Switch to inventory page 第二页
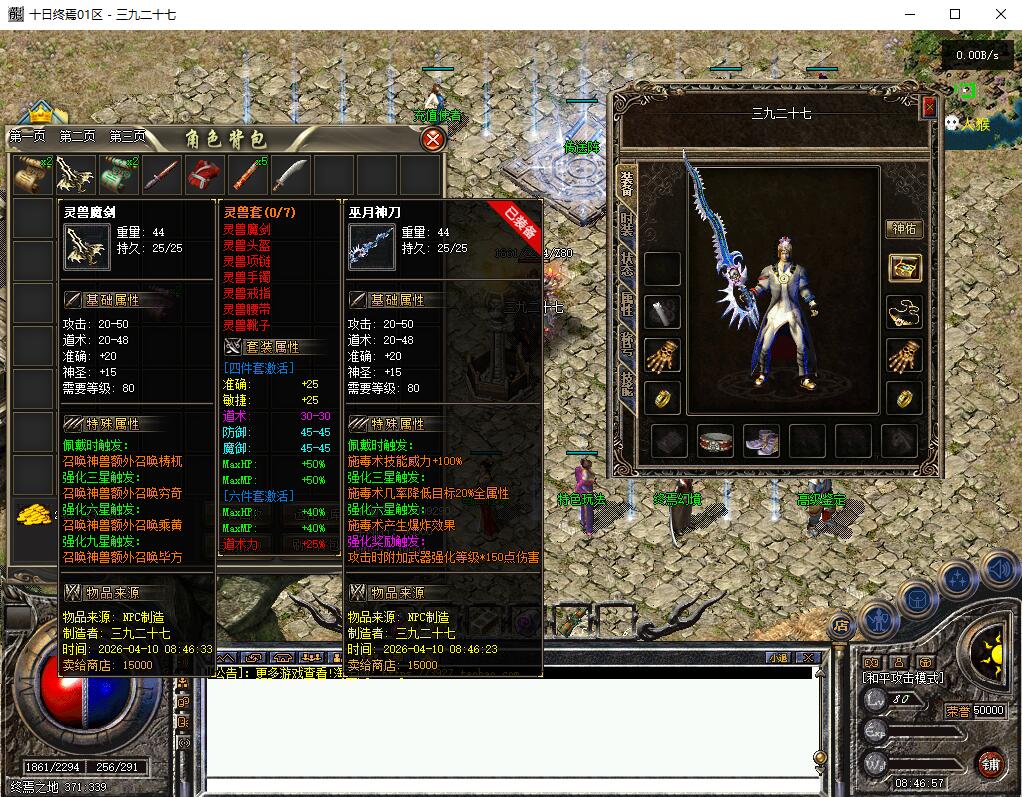The width and height of the screenshot is (1022, 797). [x=77, y=137]
